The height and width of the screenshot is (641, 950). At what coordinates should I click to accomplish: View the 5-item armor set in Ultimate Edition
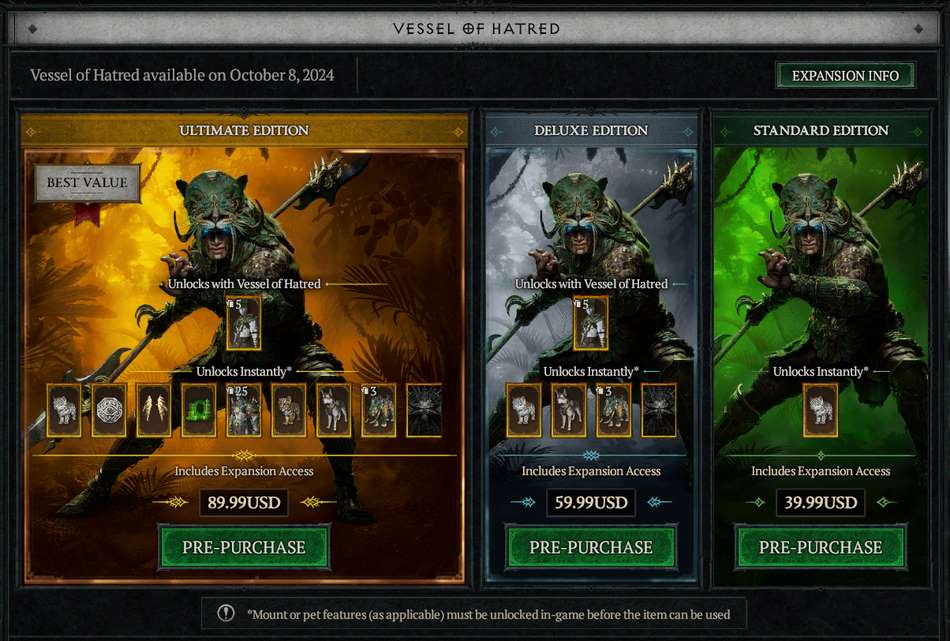point(244,323)
